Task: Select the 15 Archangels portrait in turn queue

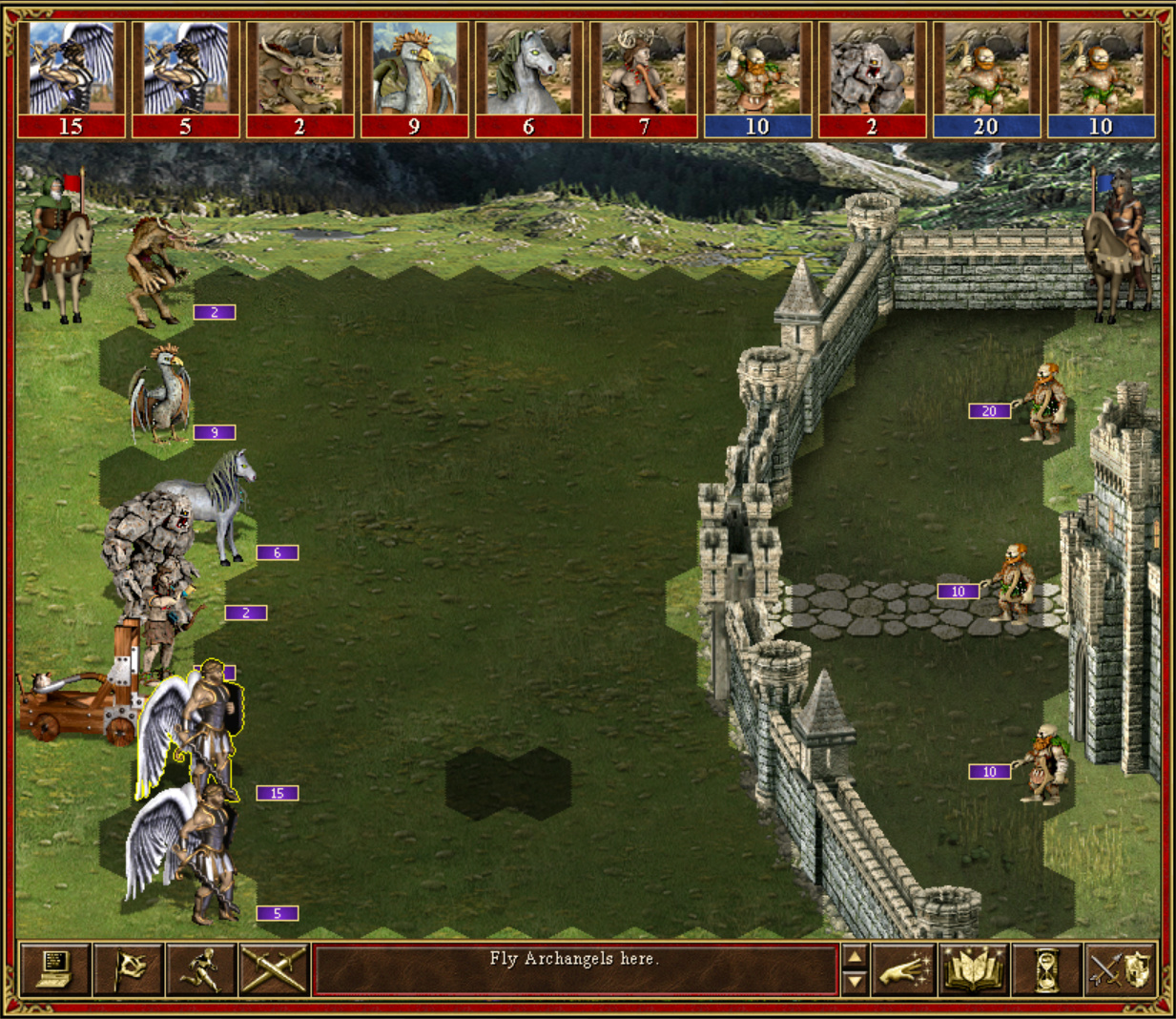Action: [71, 79]
